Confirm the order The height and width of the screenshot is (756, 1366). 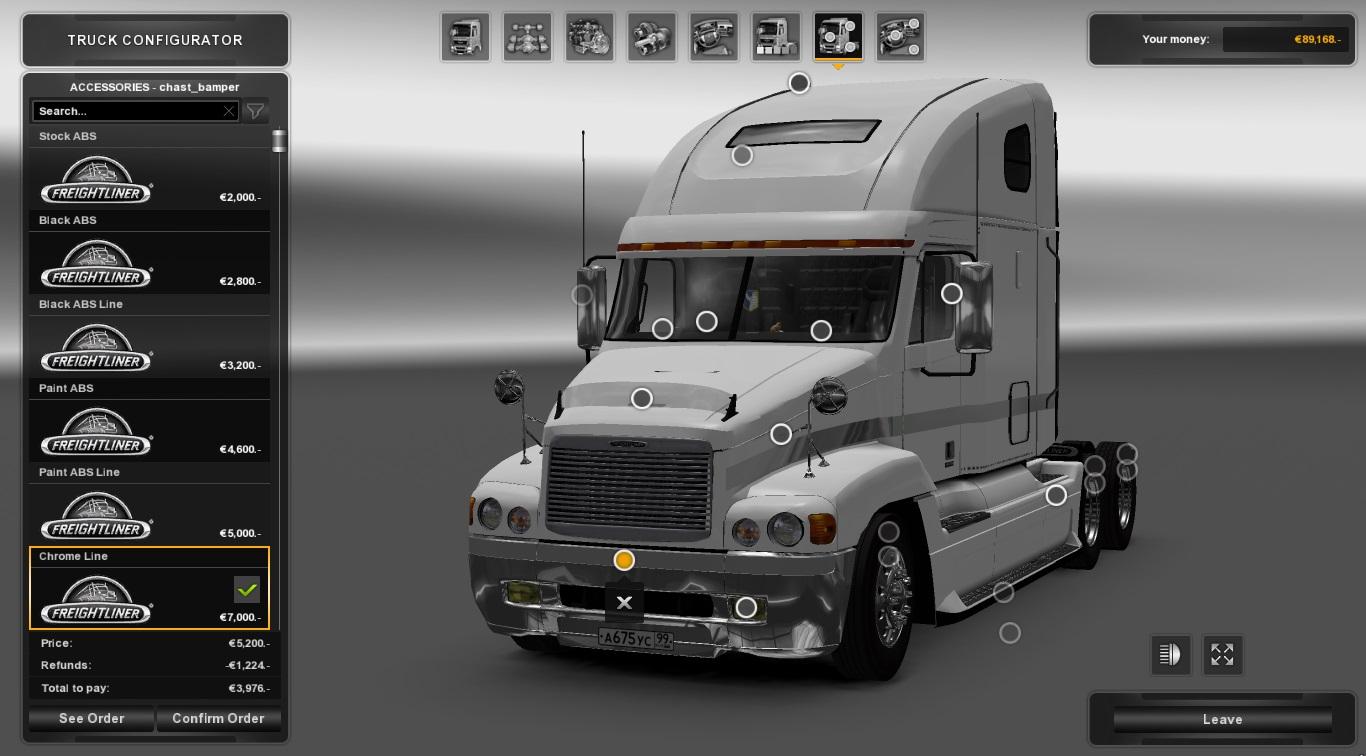[218, 718]
